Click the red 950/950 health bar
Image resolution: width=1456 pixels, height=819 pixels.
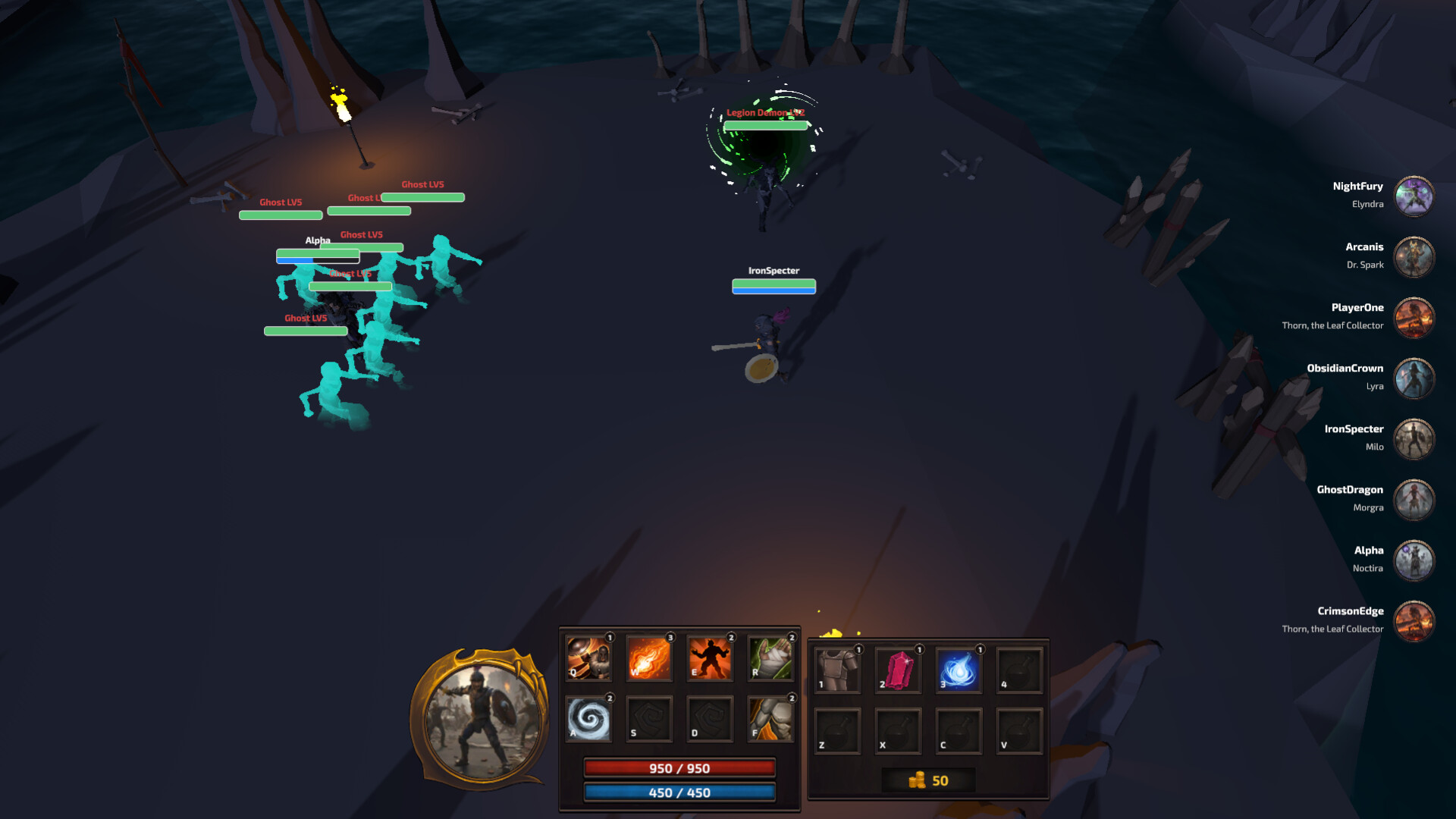[x=679, y=768]
